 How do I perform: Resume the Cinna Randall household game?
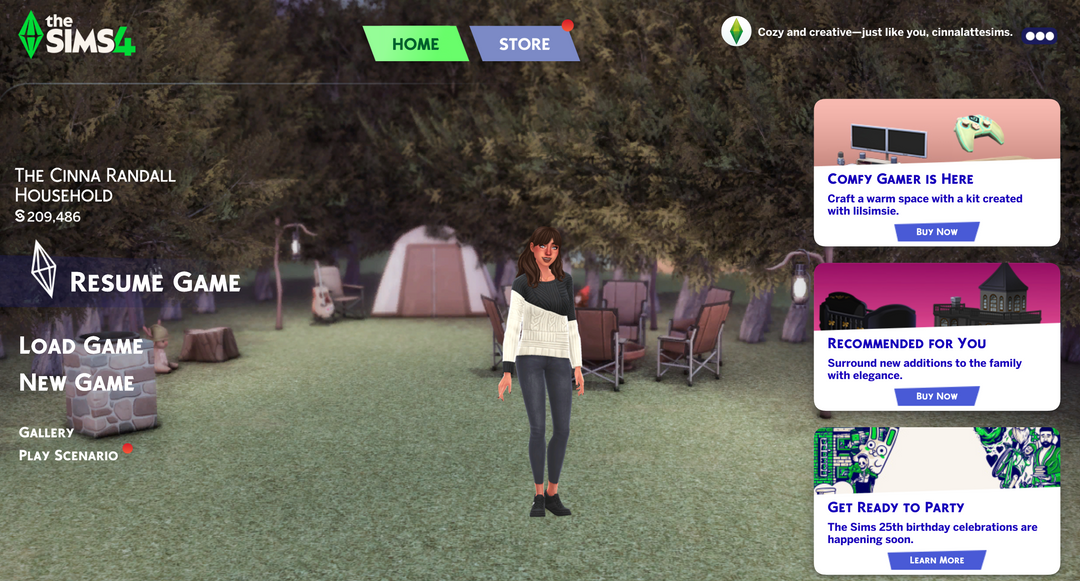pos(155,283)
